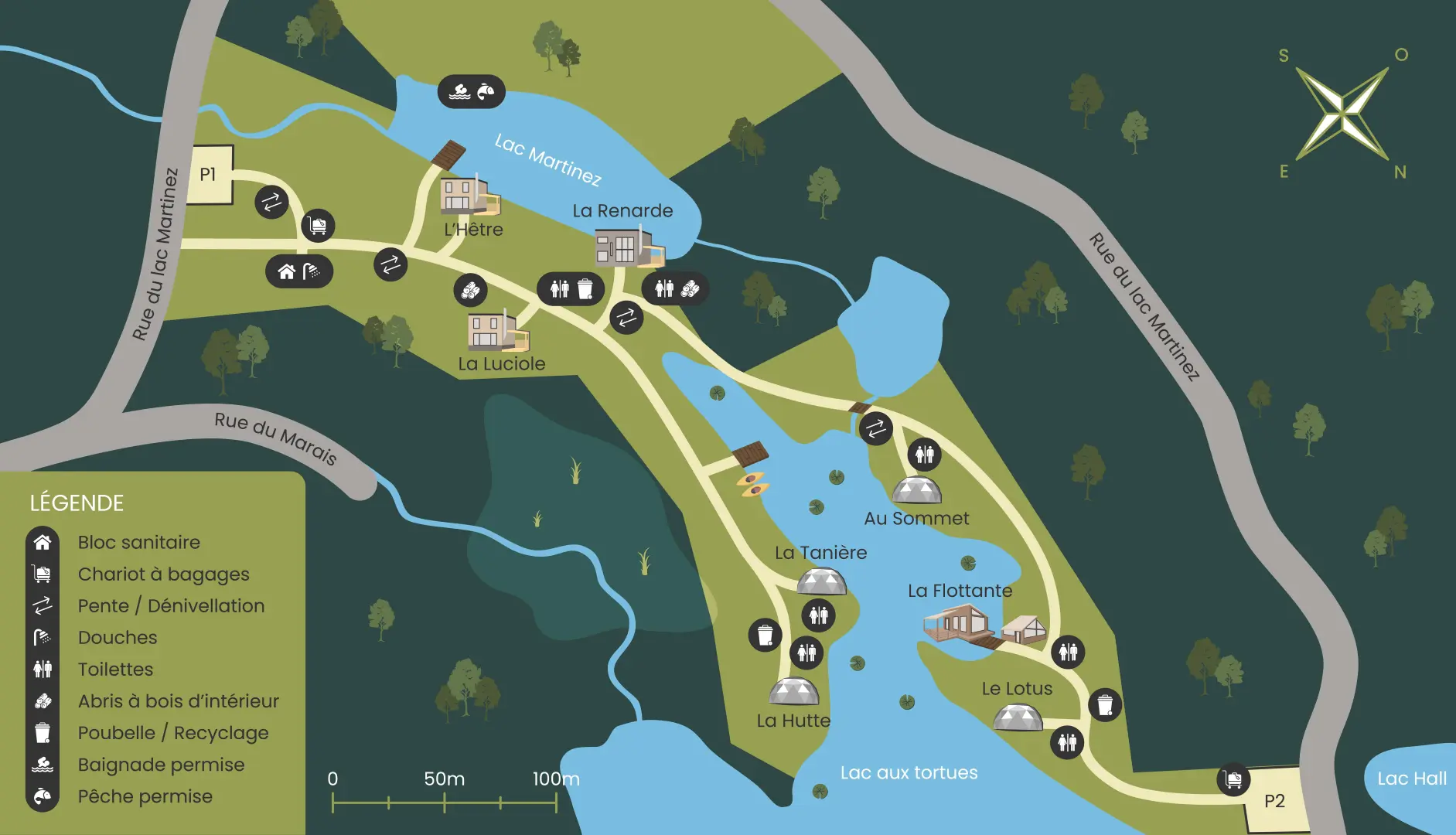Click the Toilettes legend entry

coord(115,669)
